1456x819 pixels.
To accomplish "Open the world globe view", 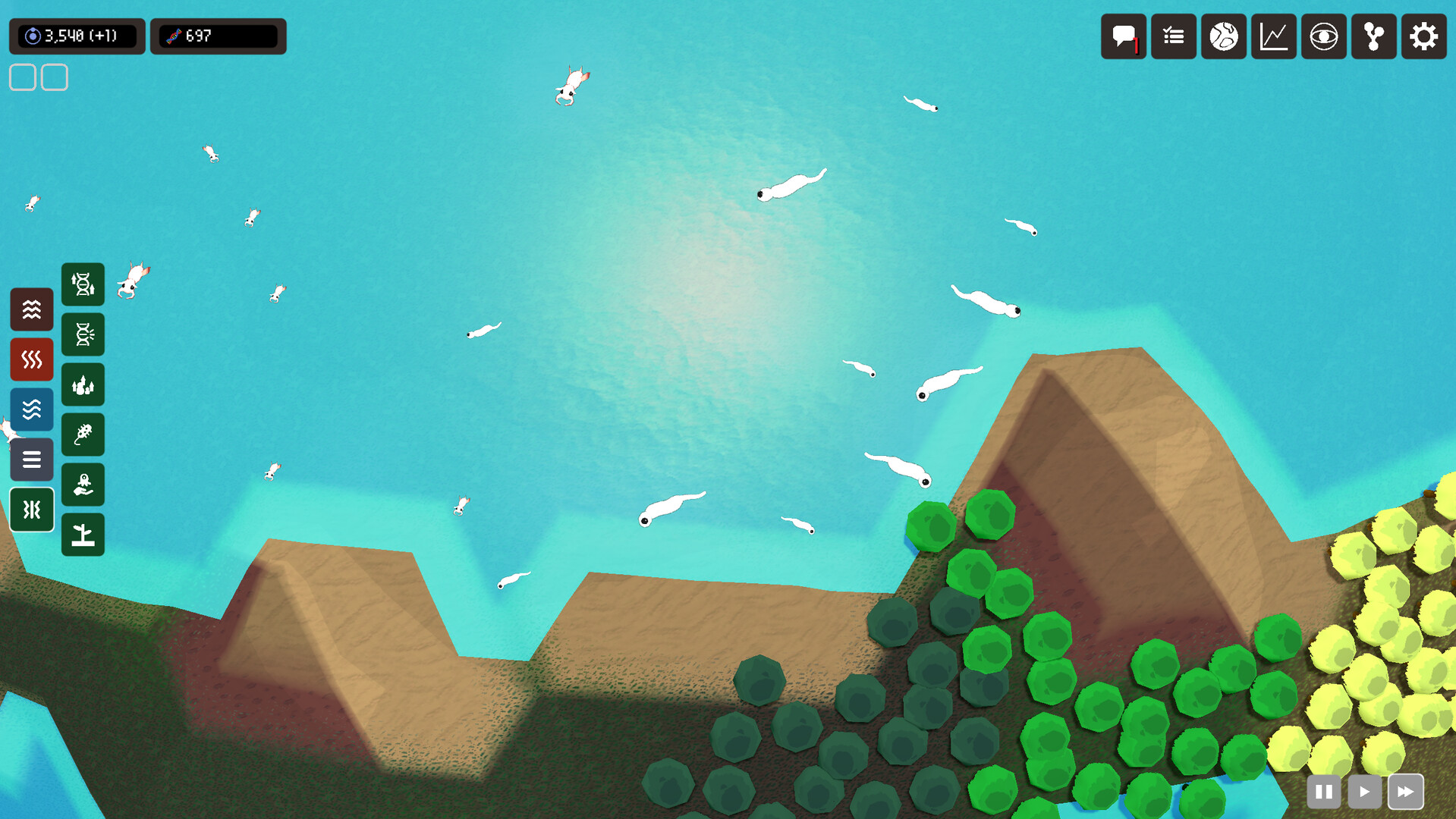I will [1223, 36].
